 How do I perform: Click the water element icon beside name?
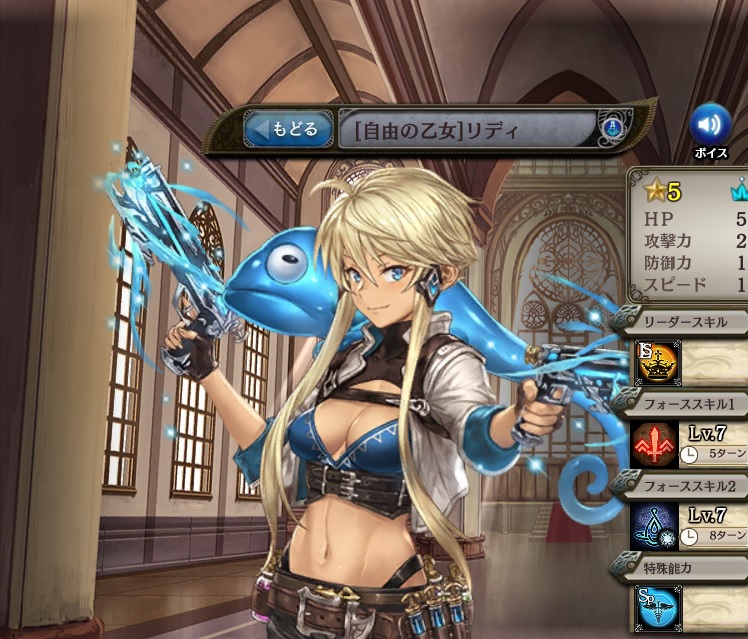611,128
